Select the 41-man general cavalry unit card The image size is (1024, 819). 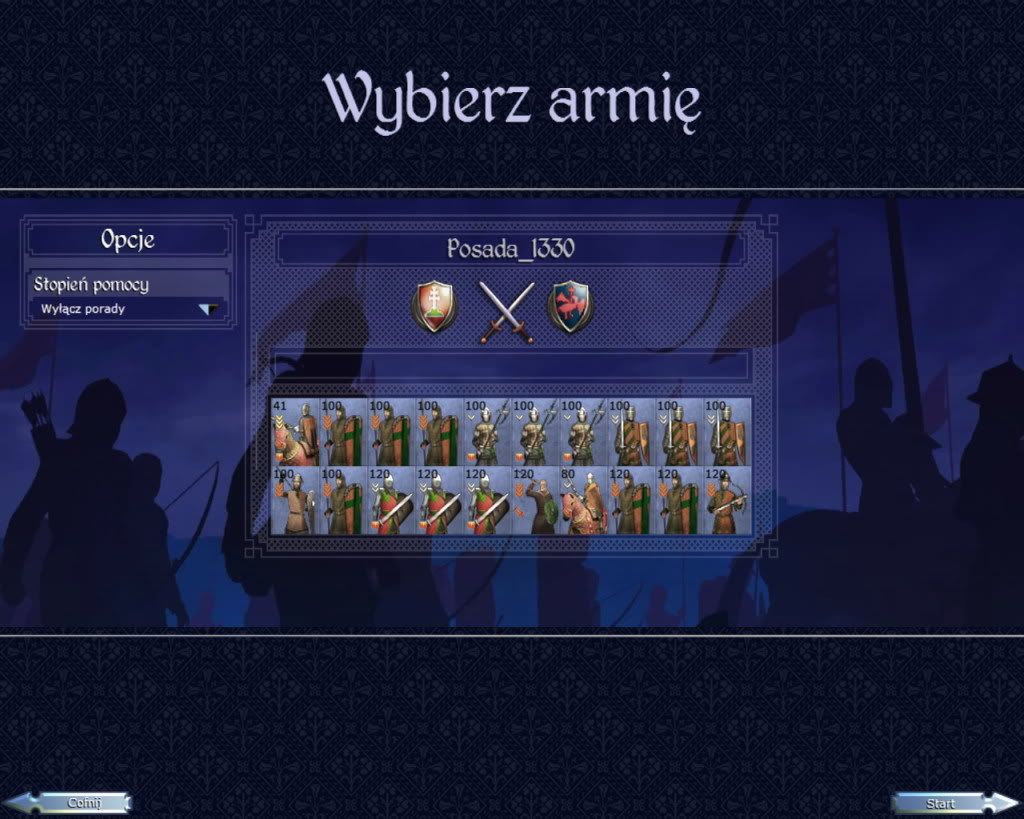click(294, 433)
